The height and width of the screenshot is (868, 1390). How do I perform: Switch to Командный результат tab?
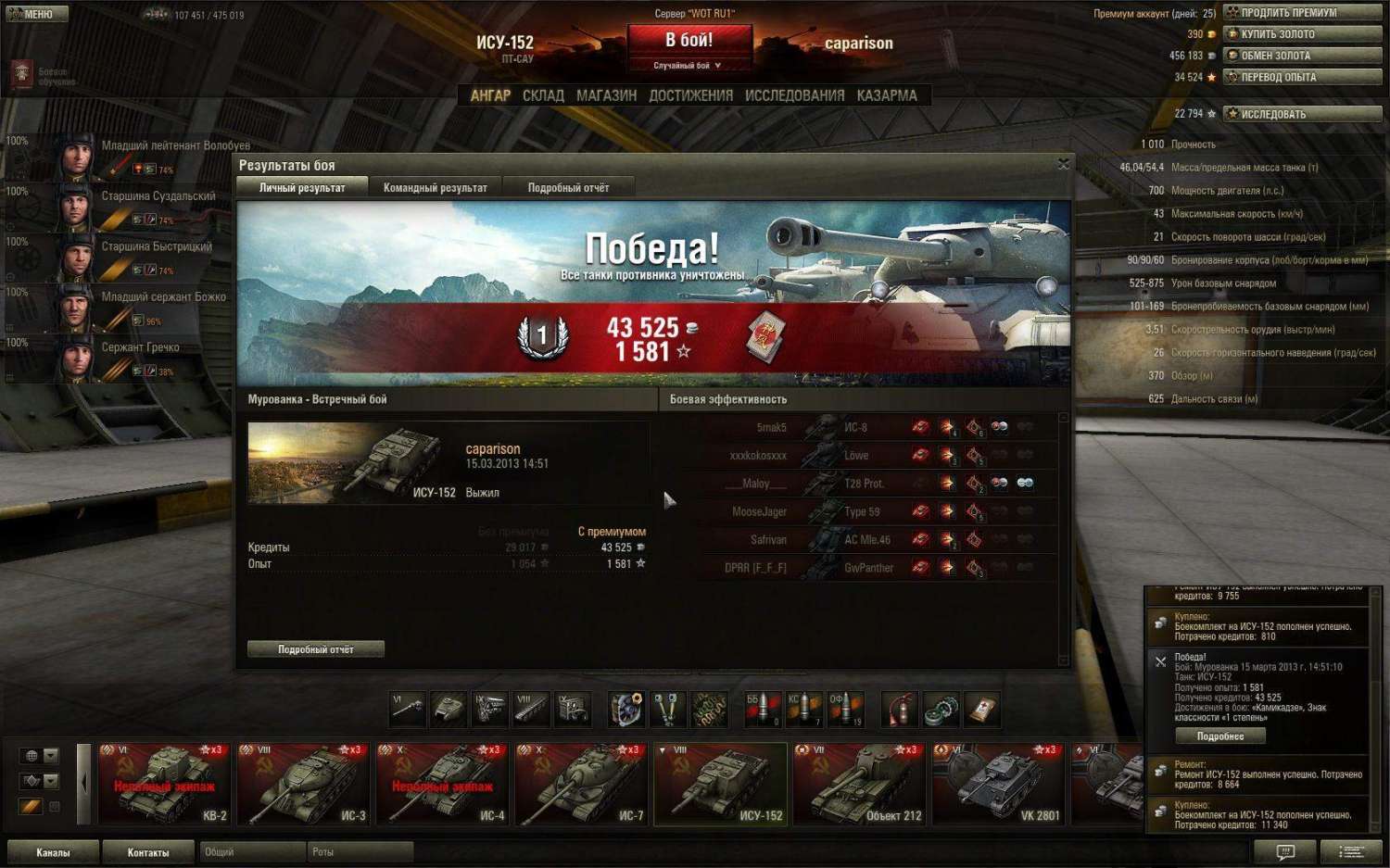click(x=435, y=187)
